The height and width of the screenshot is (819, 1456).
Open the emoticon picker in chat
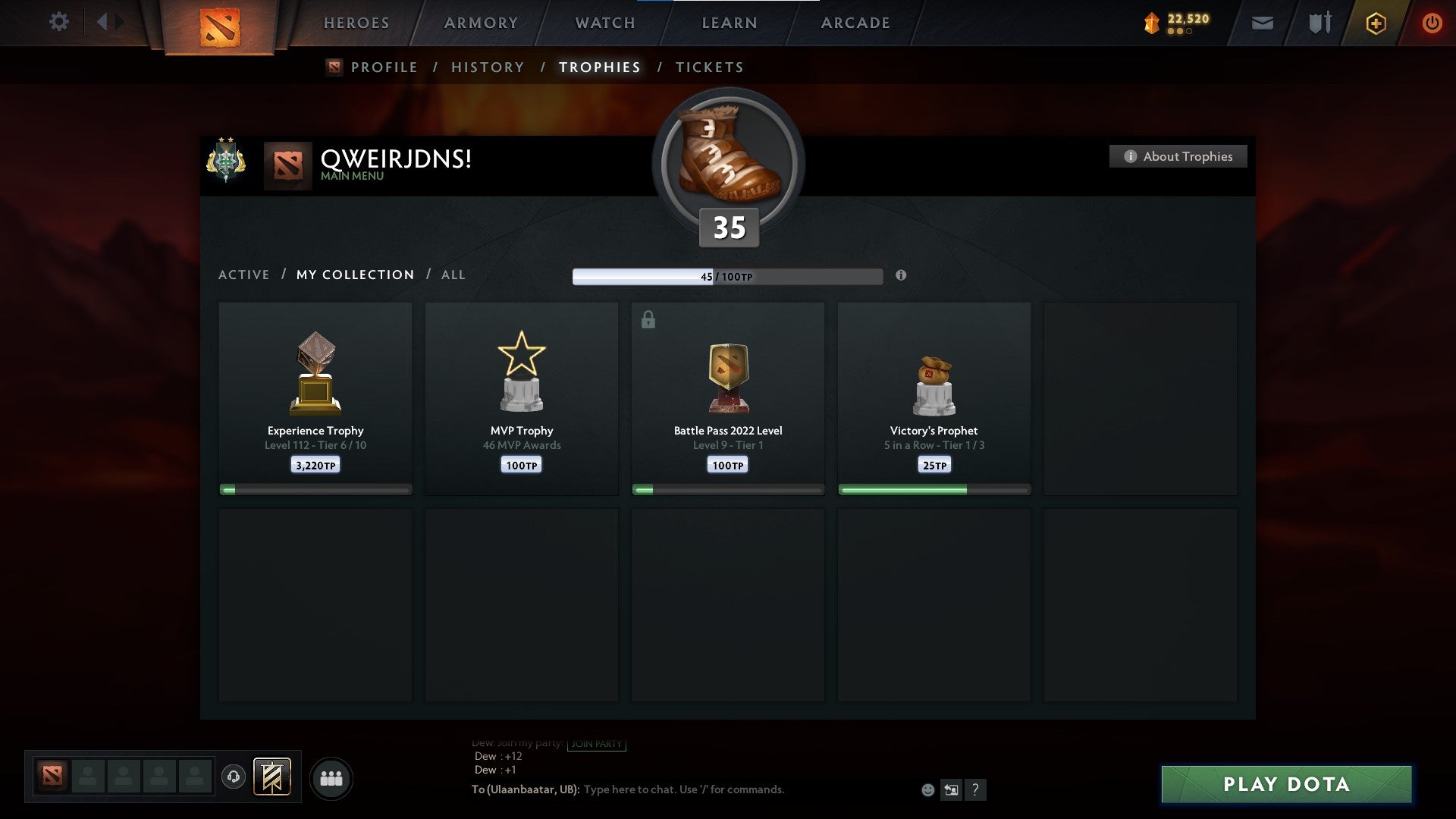pyautogui.click(x=928, y=789)
